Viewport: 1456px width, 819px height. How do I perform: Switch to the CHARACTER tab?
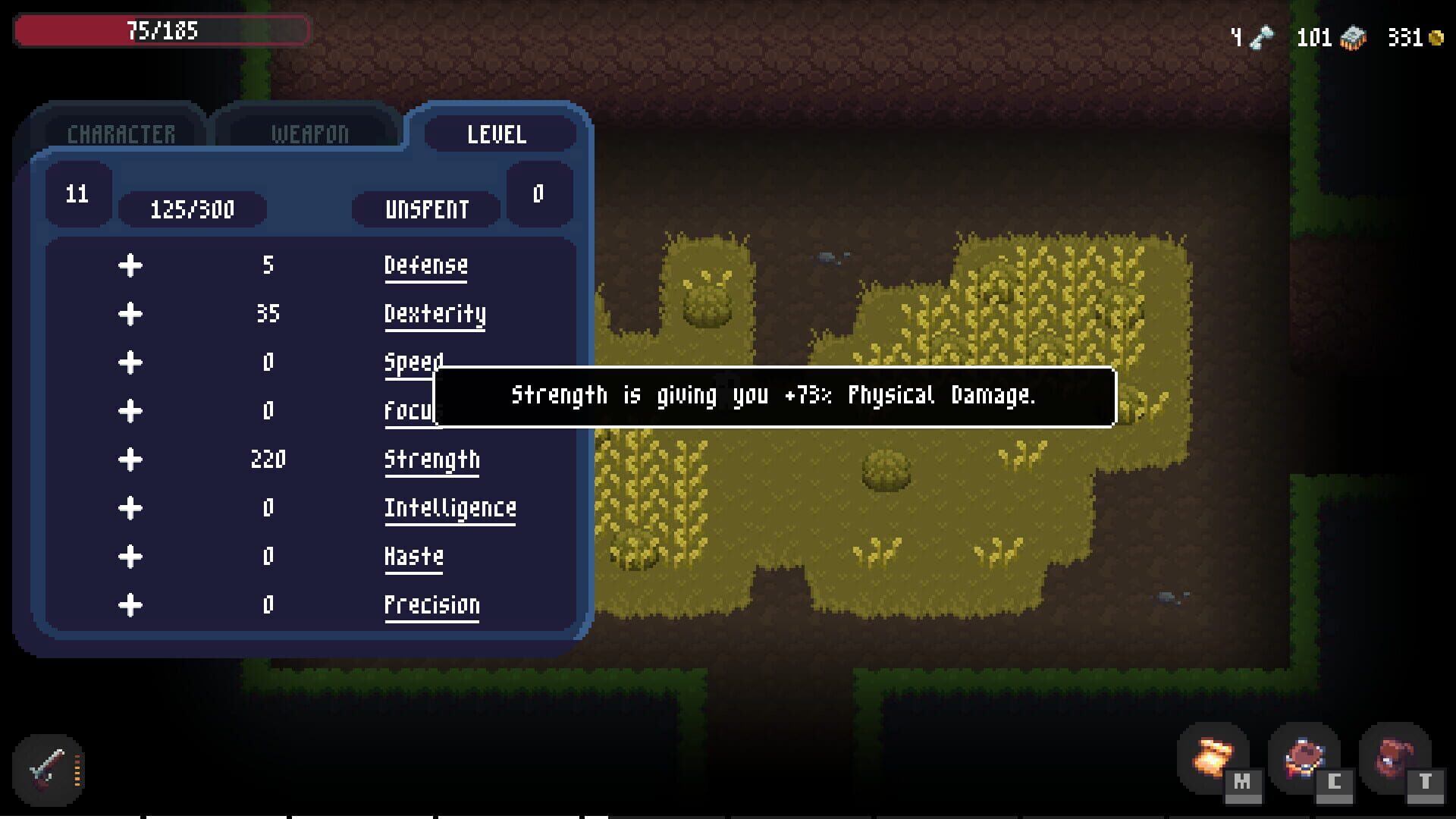pos(121,133)
